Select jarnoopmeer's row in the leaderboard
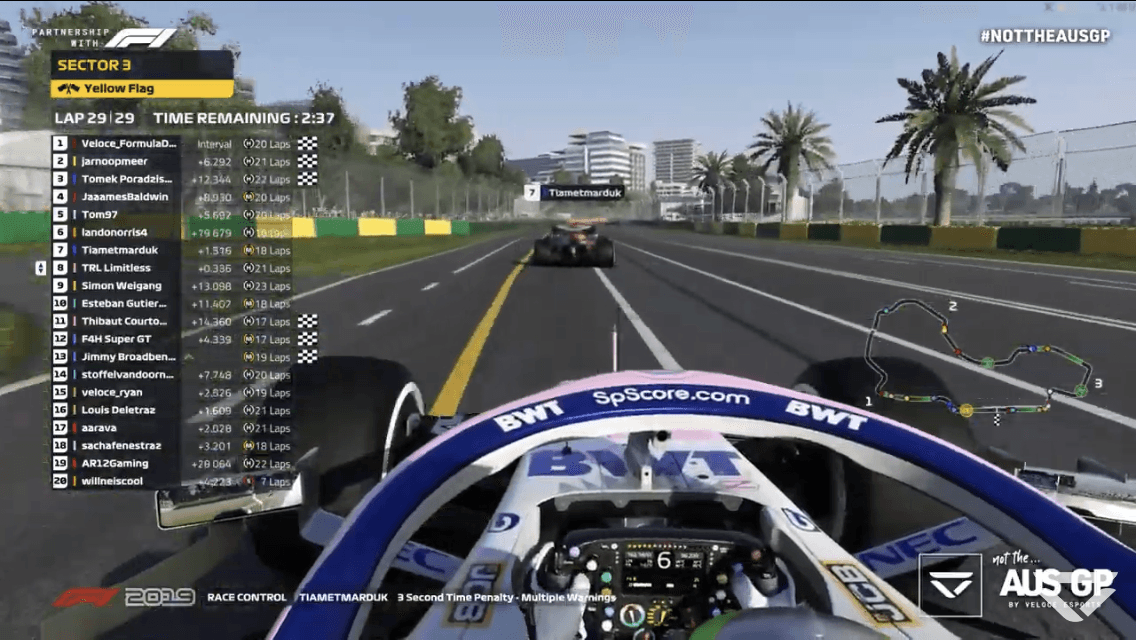 pos(114,161)
